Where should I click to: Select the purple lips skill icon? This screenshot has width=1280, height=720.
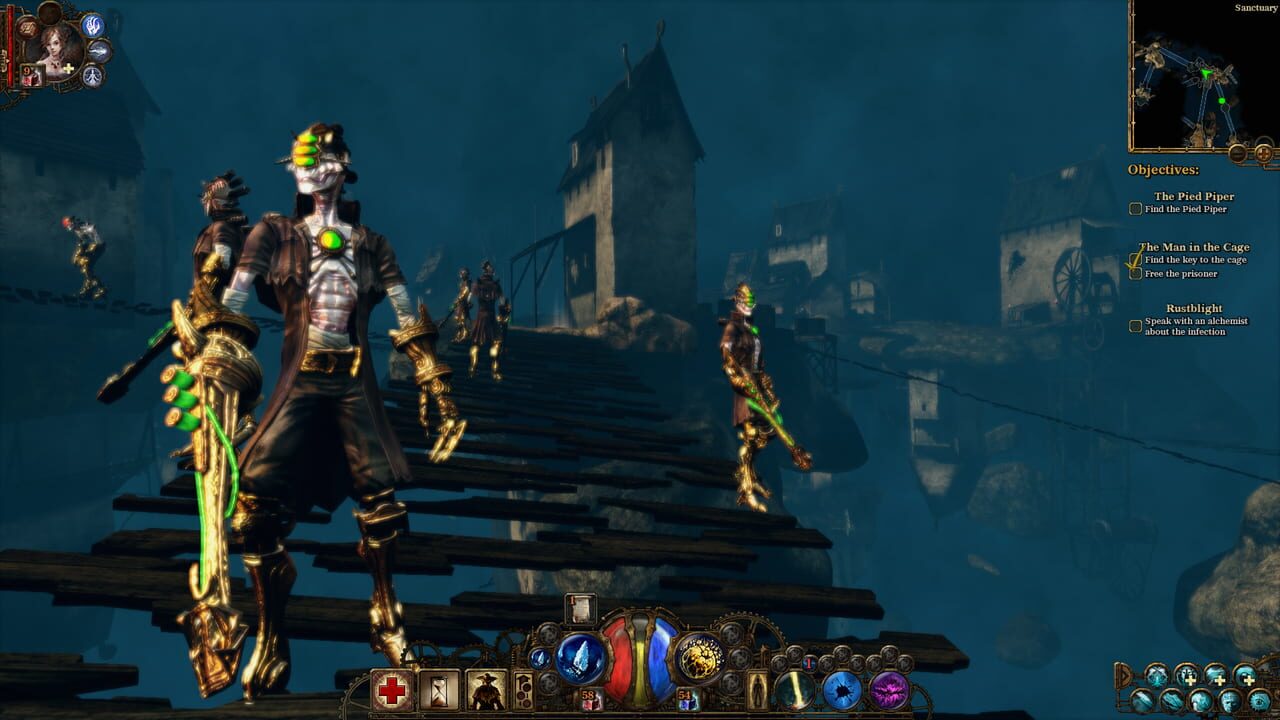pyautogui.click(x=891, y=688)
